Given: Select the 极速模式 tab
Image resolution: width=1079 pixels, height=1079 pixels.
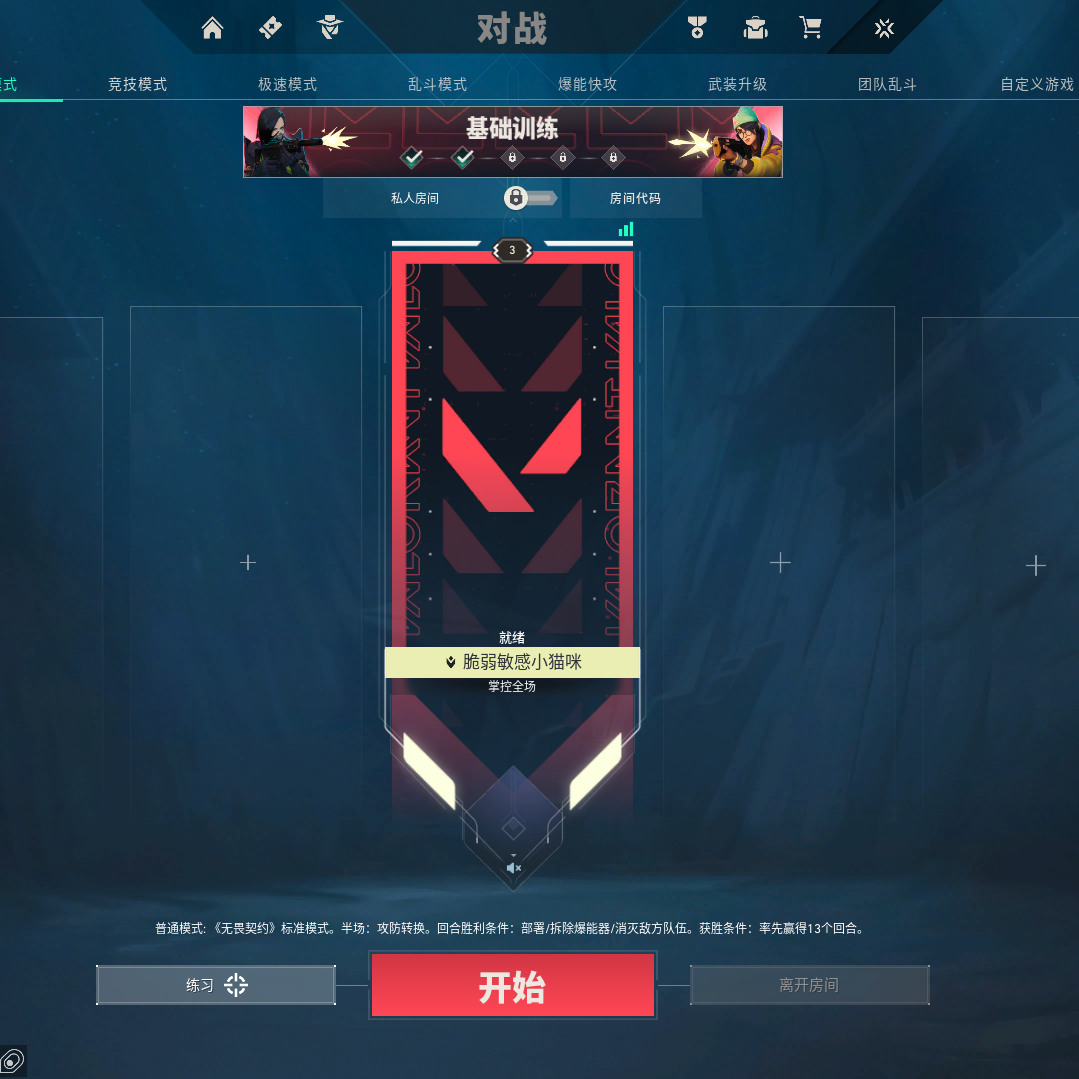Looking at the screenshot, I should (288, 85).
